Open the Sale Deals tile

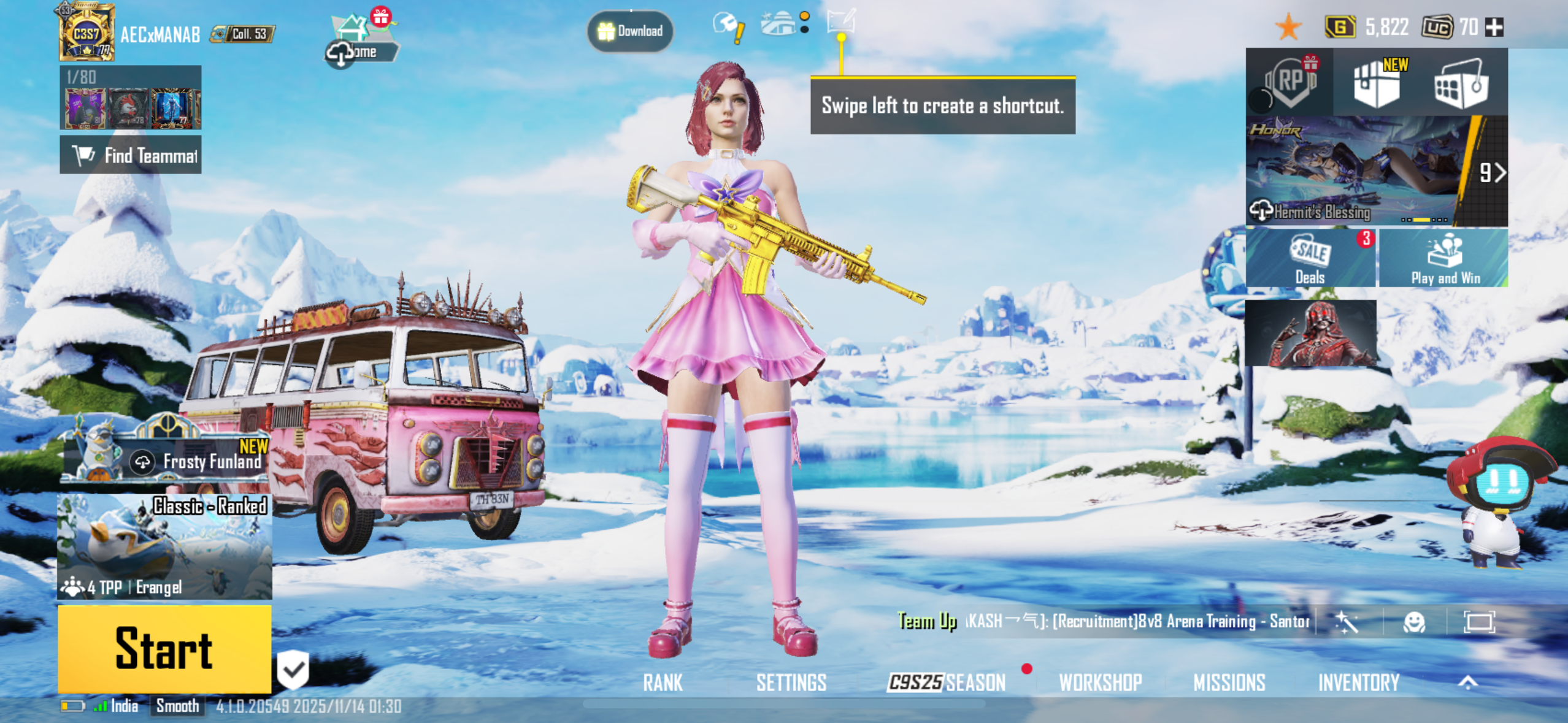pyautogui.click(x=1310, y=258)
